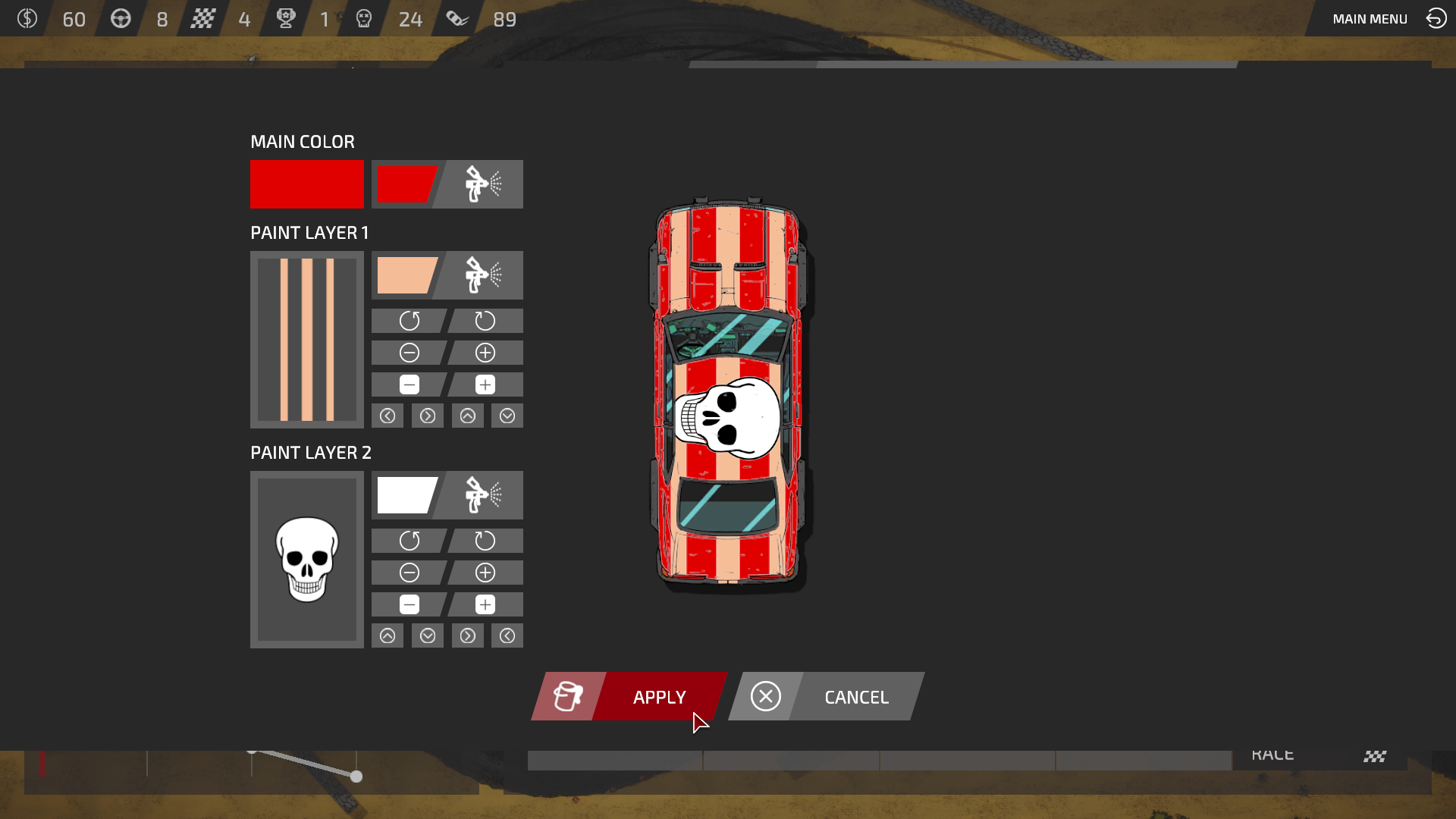The height and width of the screenshot is (819, 1456).
Task: Shrink Paint Layer 2 using the minus button
Action: tap(409, 604)
